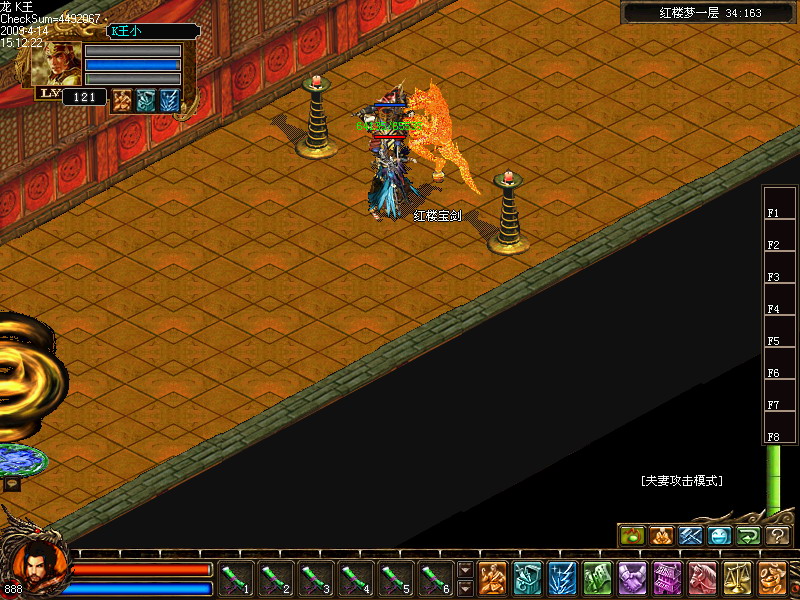The image size is (800, 600).
Task: Use the green scroll in hotbar slot 3
Action: point(316,578)
